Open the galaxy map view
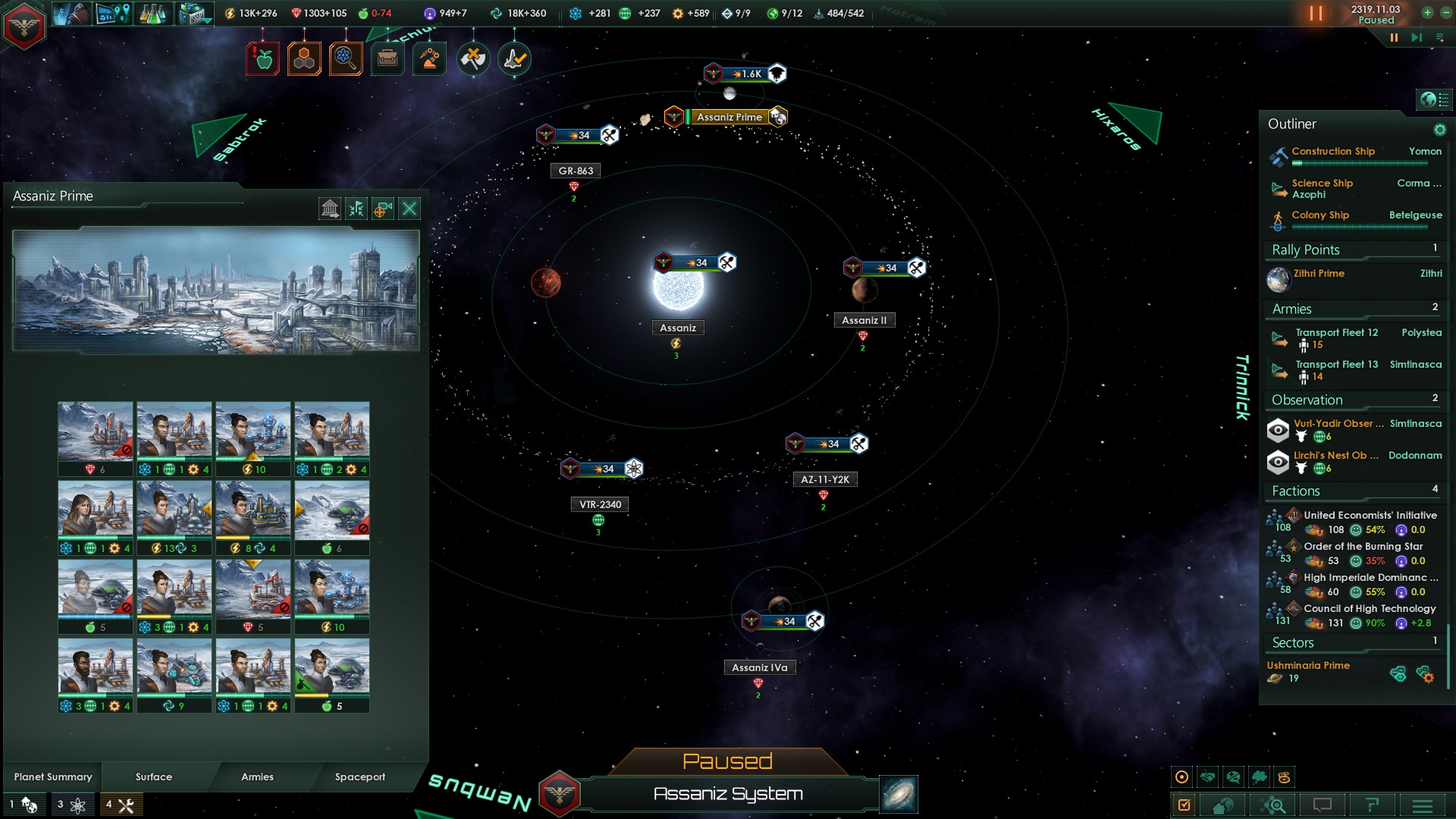The height and width of the screenshot is (819, 1456). [899, 794]
